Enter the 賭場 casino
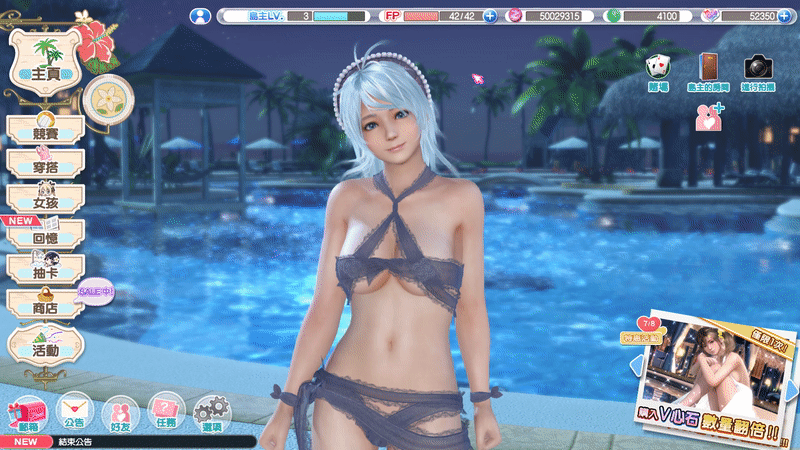 point(659,69)
